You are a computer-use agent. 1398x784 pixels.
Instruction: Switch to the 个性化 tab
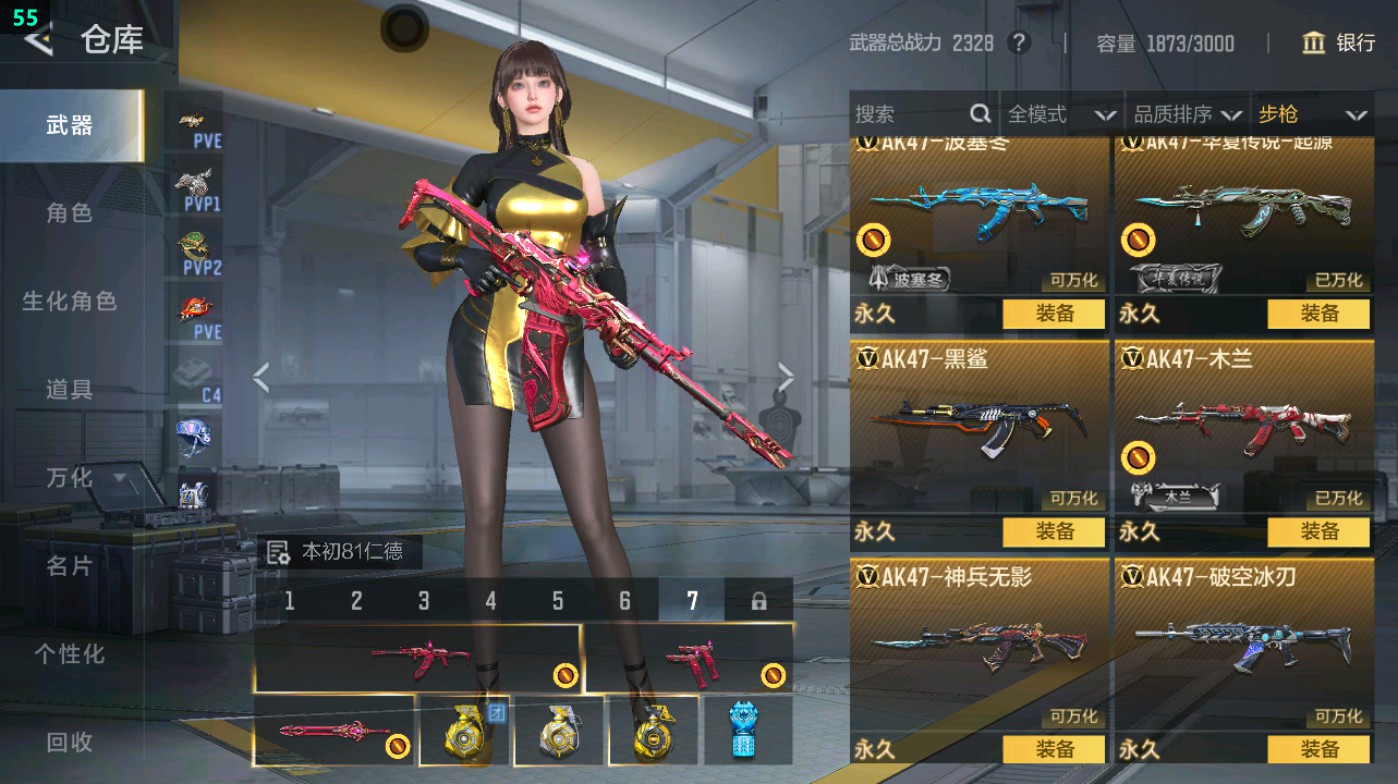coord(69,654)
